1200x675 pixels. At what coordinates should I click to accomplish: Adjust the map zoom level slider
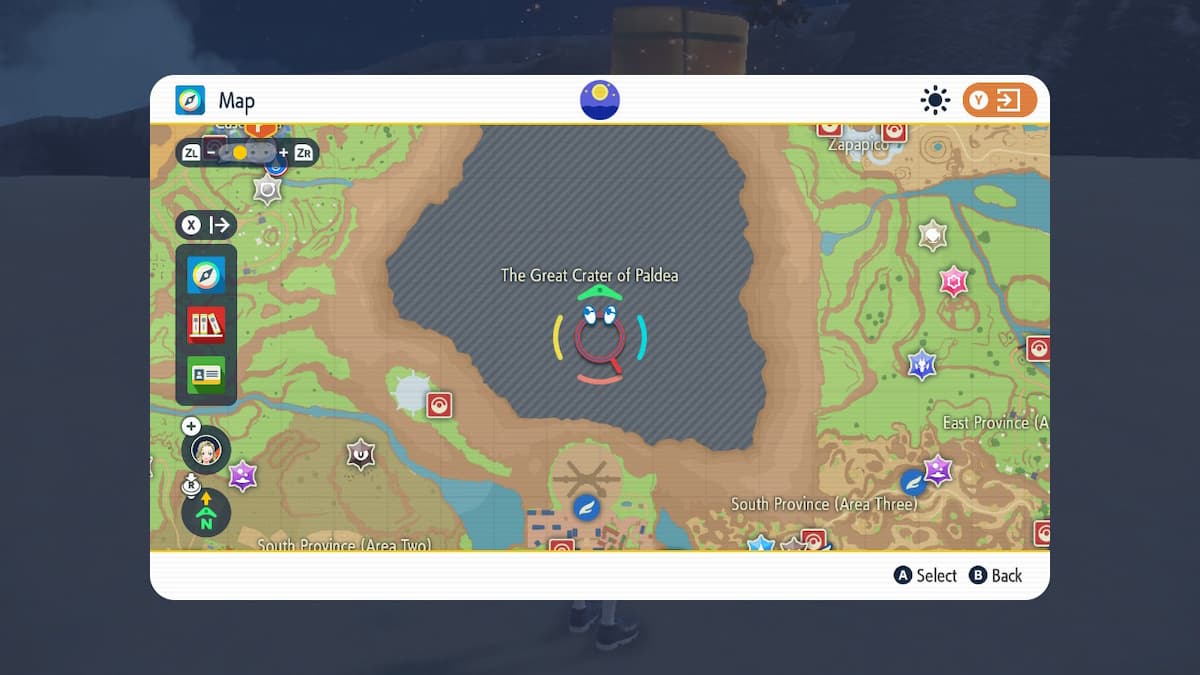pyautogui.click(x=248, y=153)
